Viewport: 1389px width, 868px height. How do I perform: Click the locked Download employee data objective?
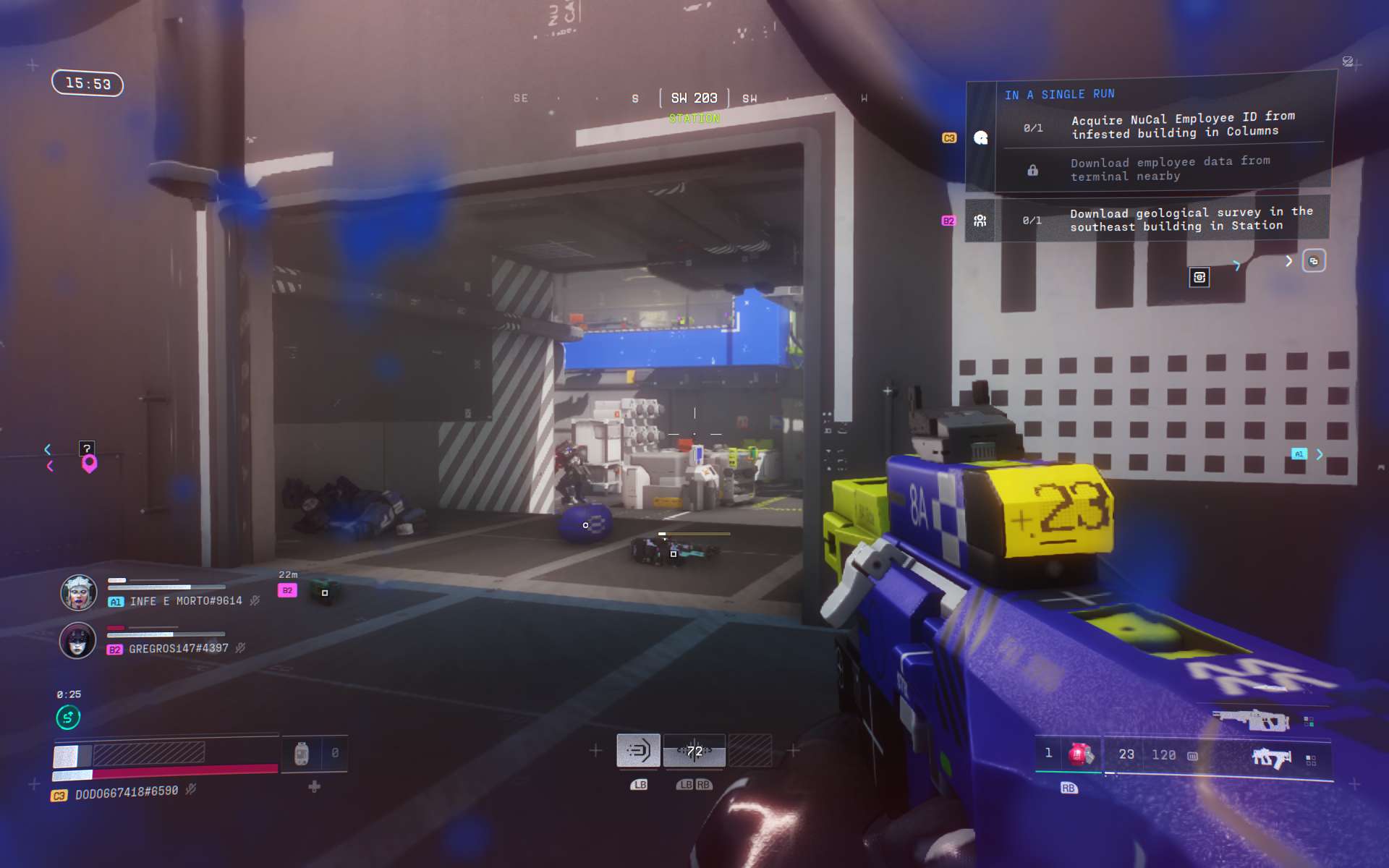click(1169, 169)
